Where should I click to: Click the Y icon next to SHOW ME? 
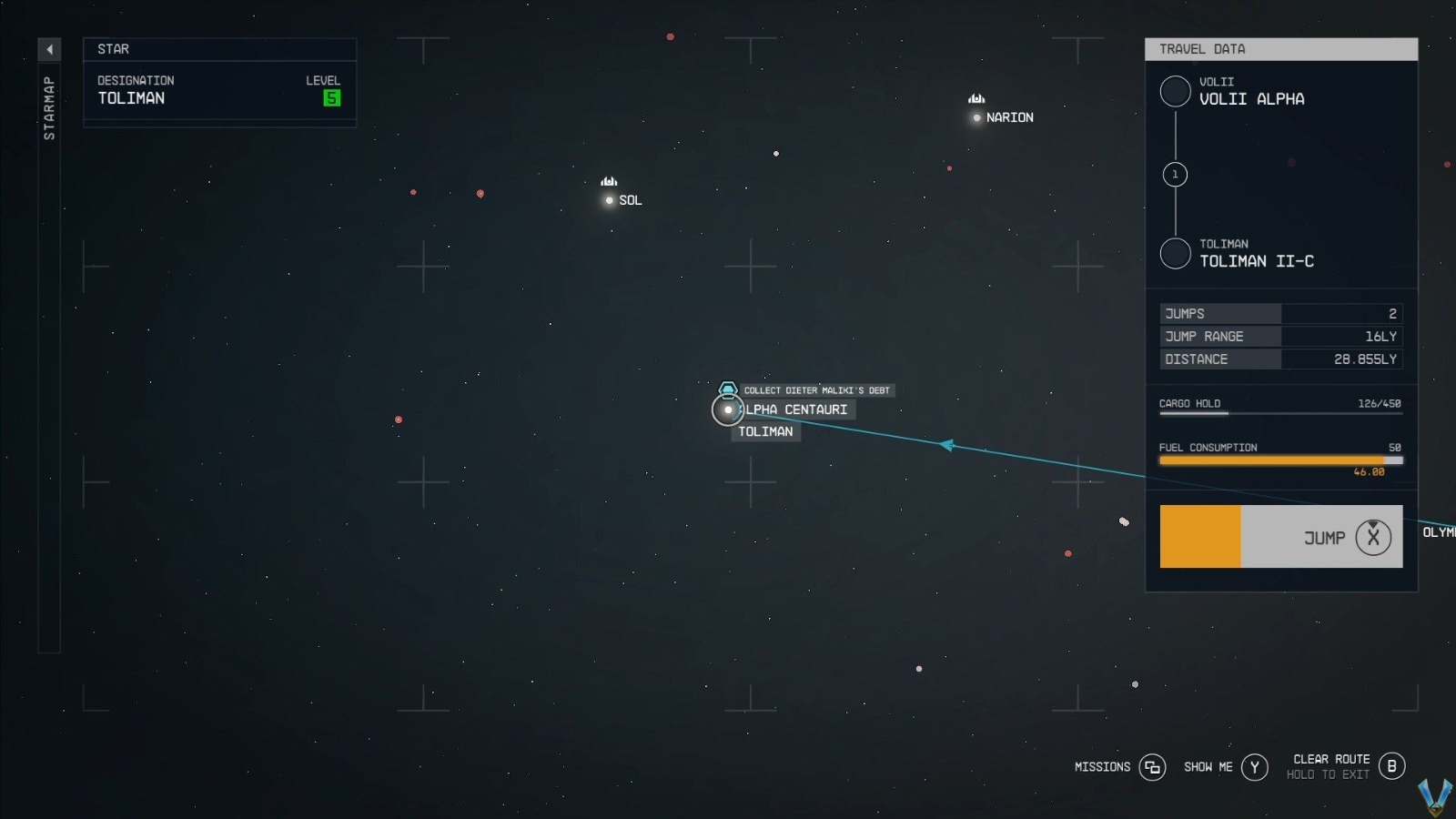[1256, 767]
